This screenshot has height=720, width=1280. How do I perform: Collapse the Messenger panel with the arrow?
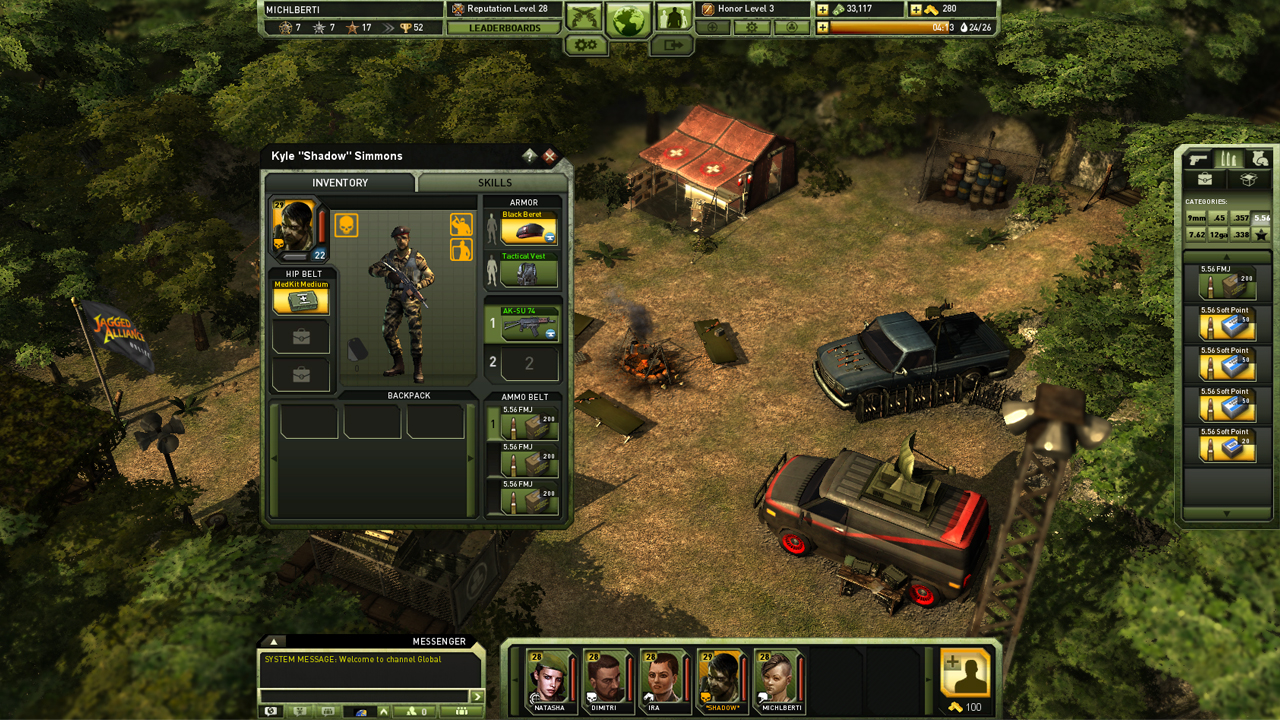coord(273,641)
